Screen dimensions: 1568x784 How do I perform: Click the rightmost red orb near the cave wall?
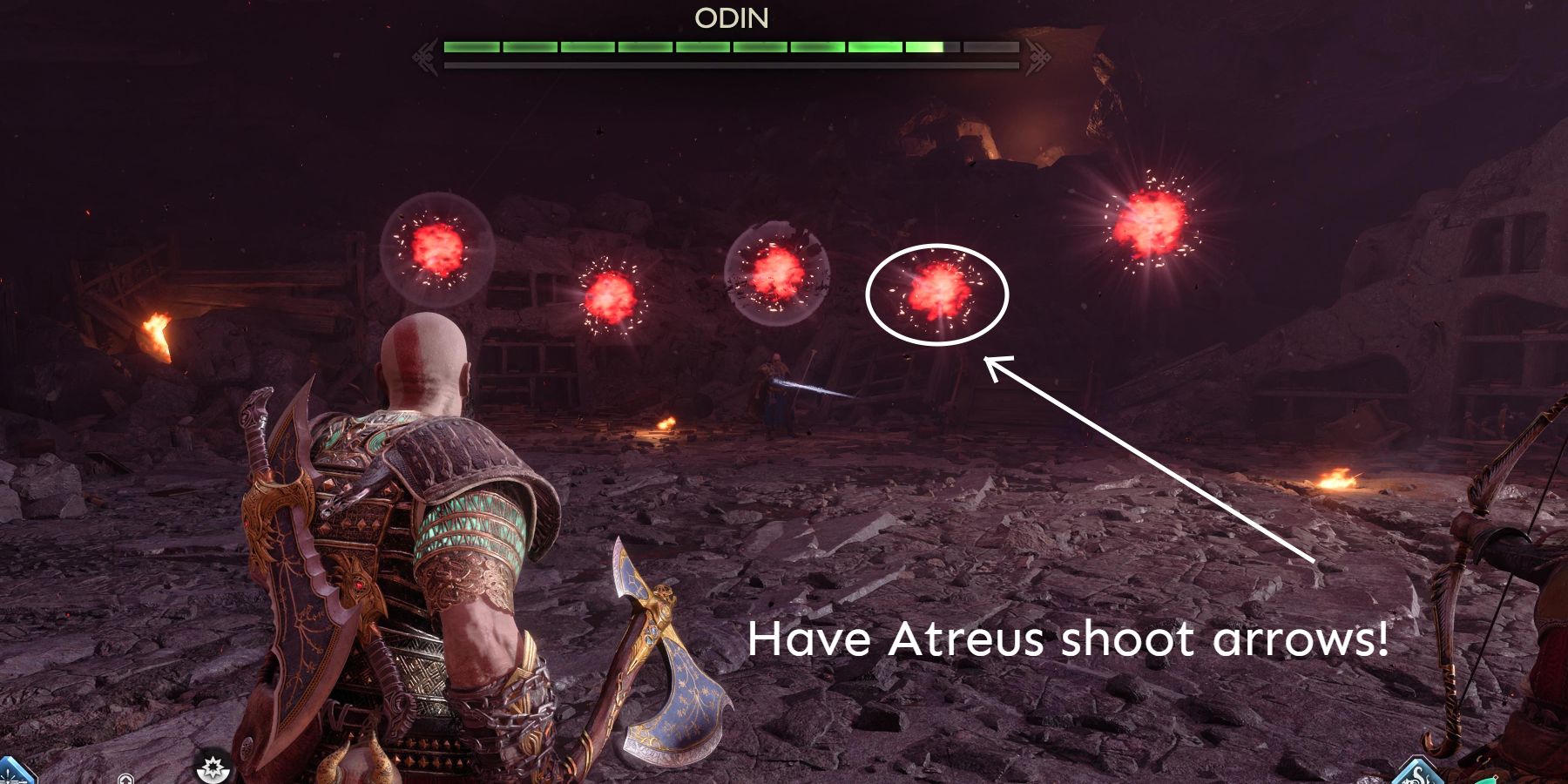[1152, 221]
